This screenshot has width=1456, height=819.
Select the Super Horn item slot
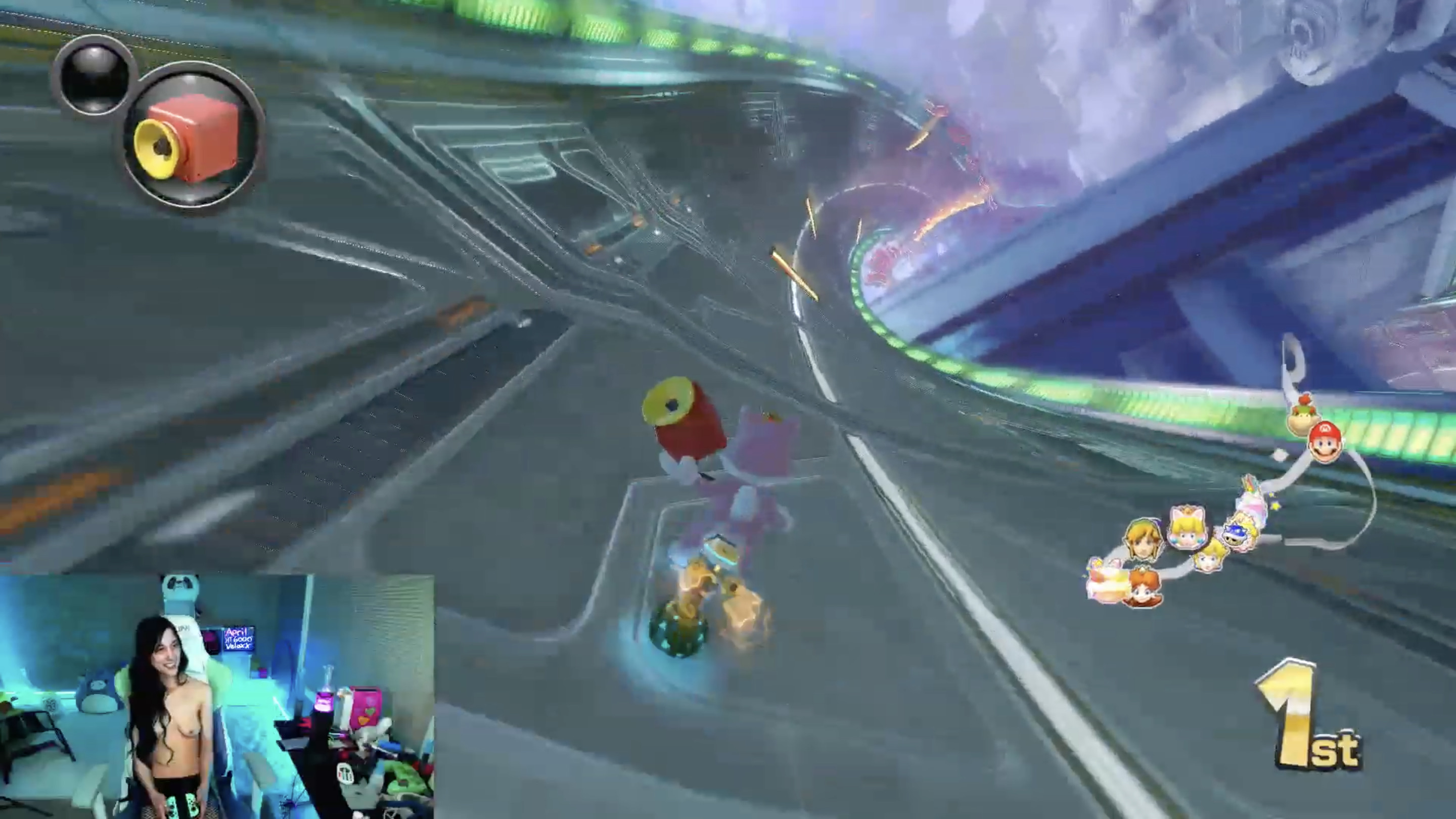point(193,135)
